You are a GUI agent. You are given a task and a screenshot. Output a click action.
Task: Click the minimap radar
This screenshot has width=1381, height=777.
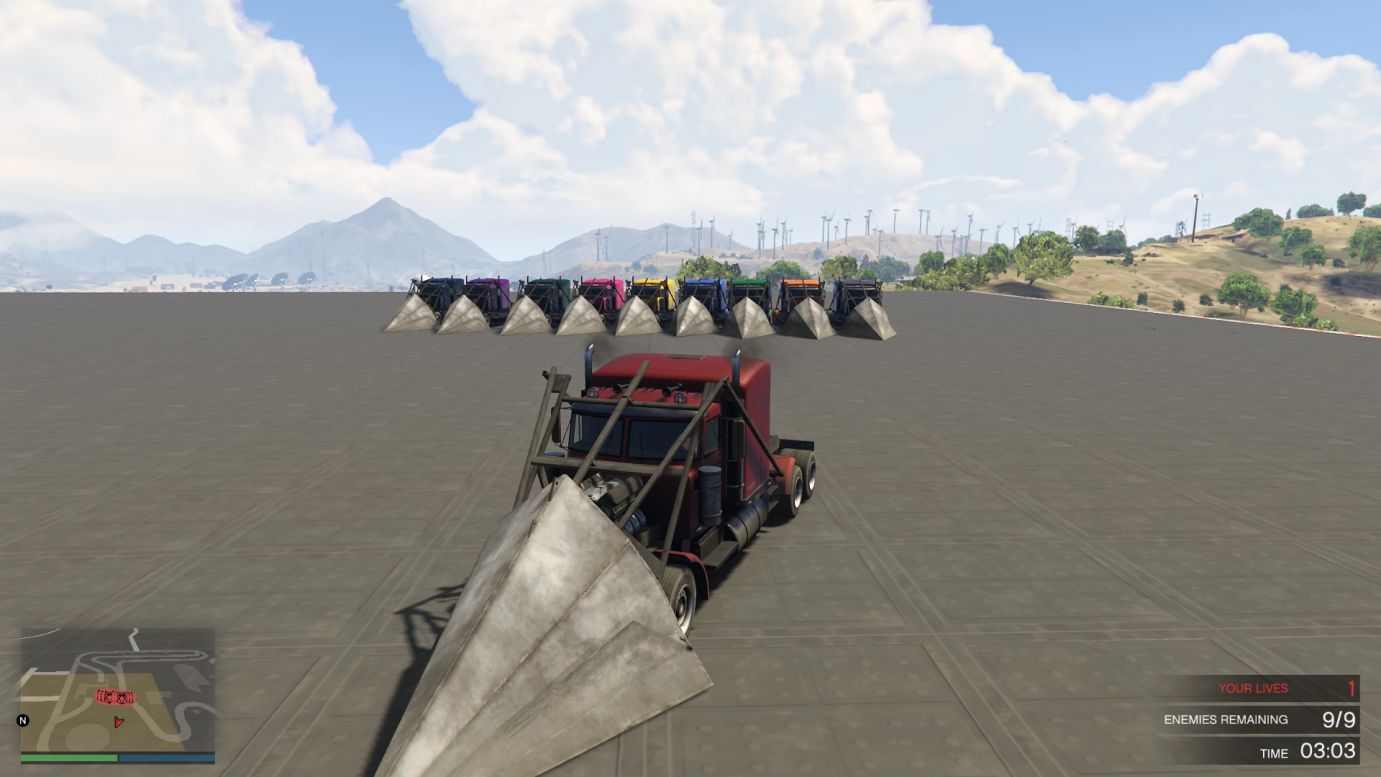(x=117, y=690)
